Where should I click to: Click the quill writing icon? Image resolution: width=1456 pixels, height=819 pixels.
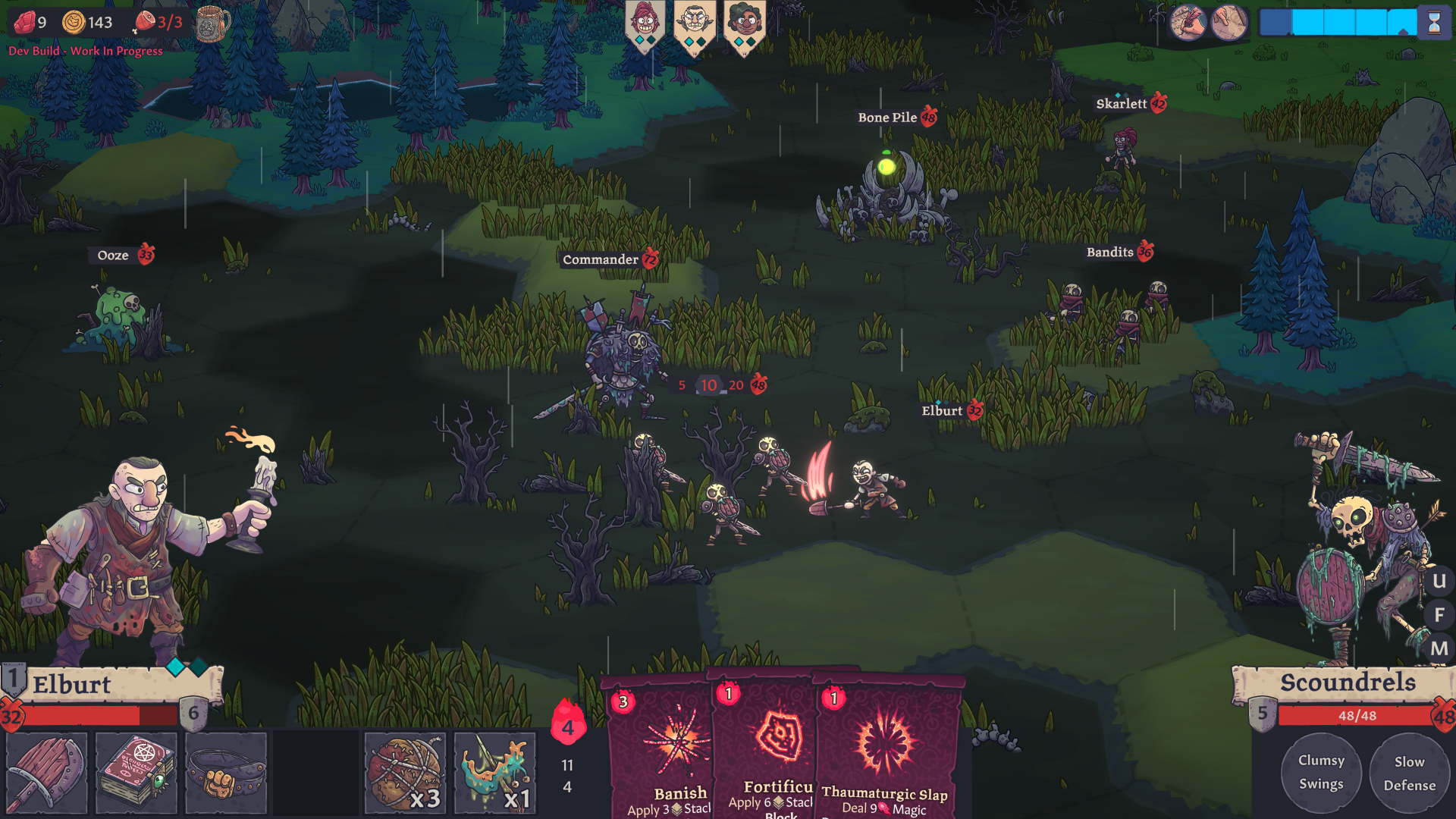pos(1187,23)
